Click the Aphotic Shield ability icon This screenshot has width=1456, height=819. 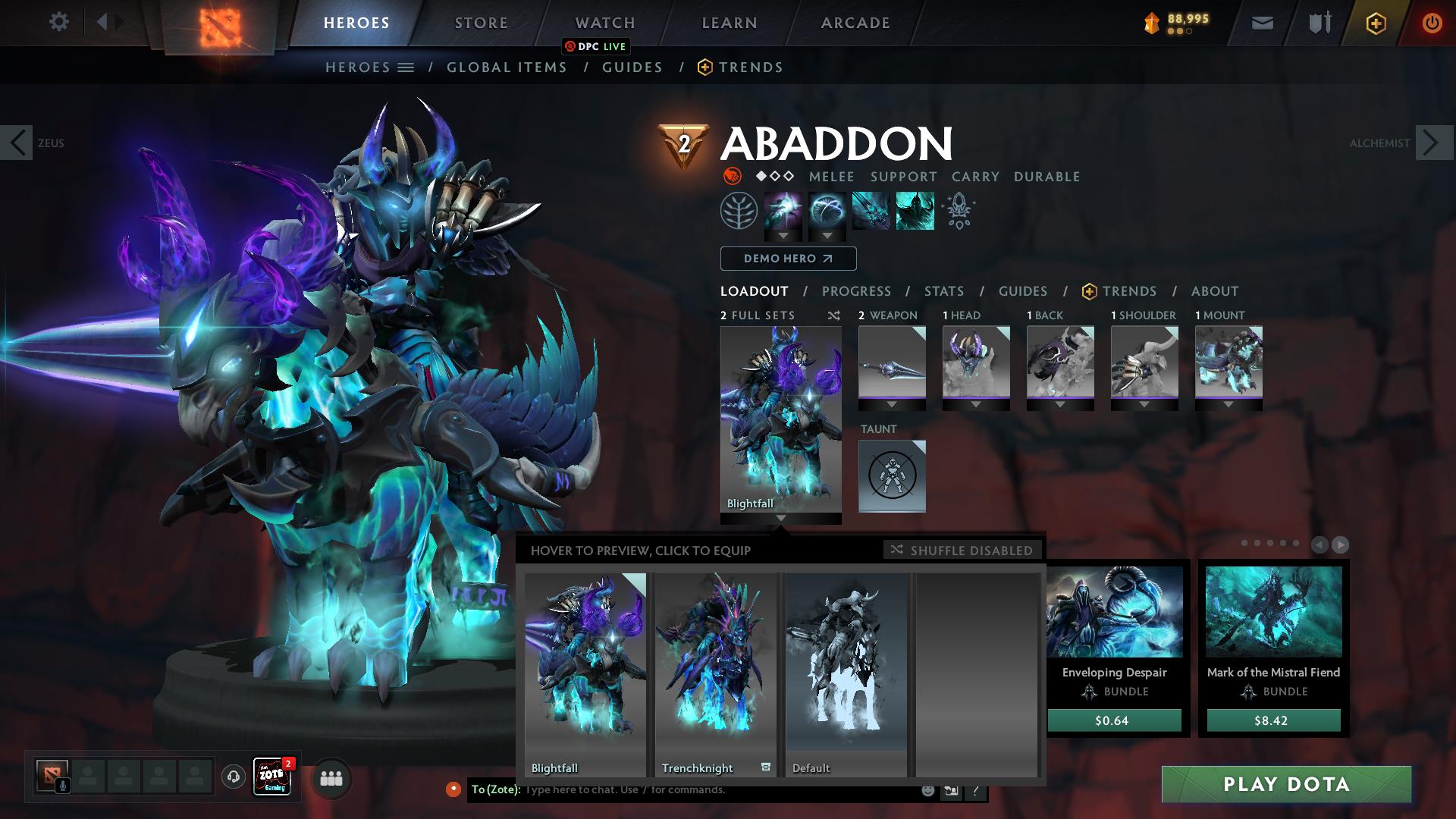click(x=827, y=211)
